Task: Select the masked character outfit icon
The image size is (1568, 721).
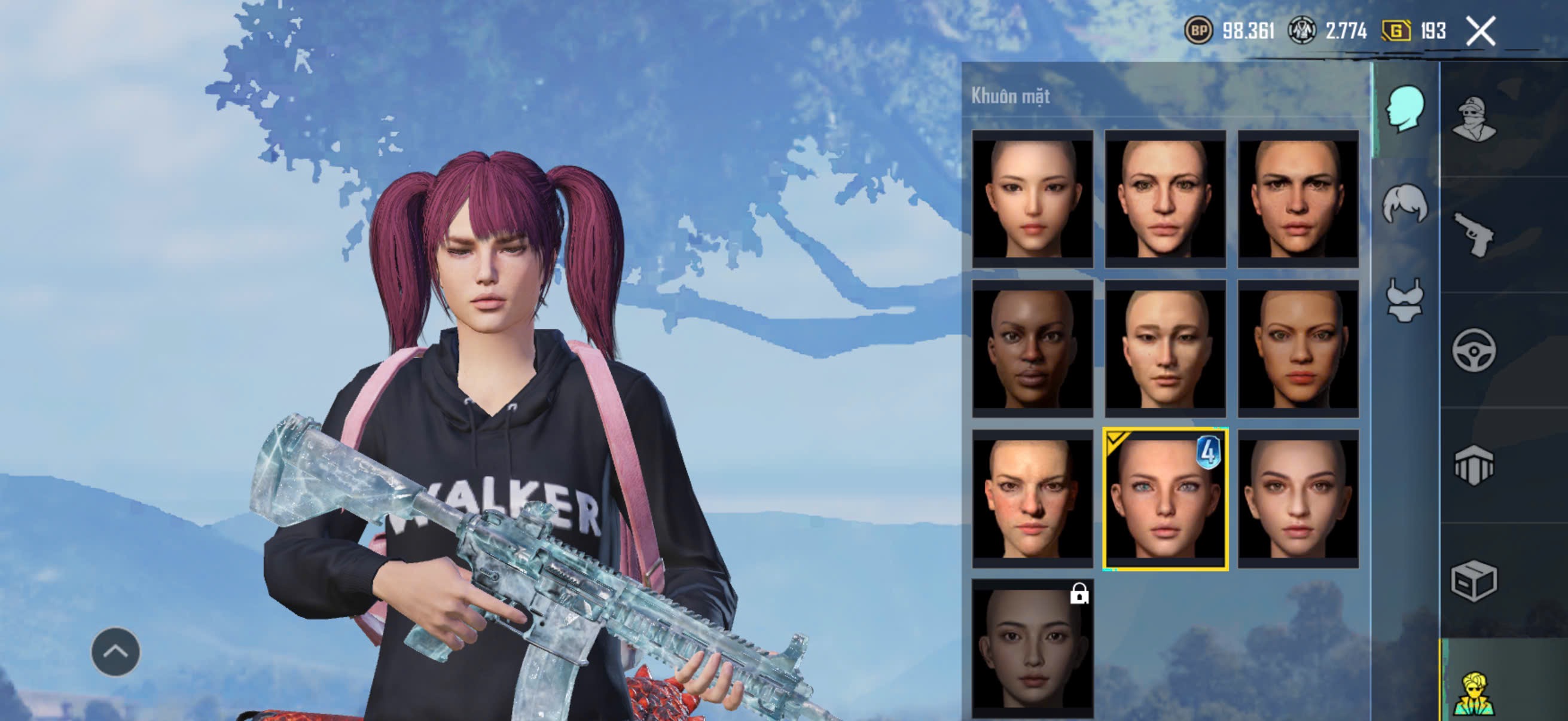Action: tap(1474, 119)
